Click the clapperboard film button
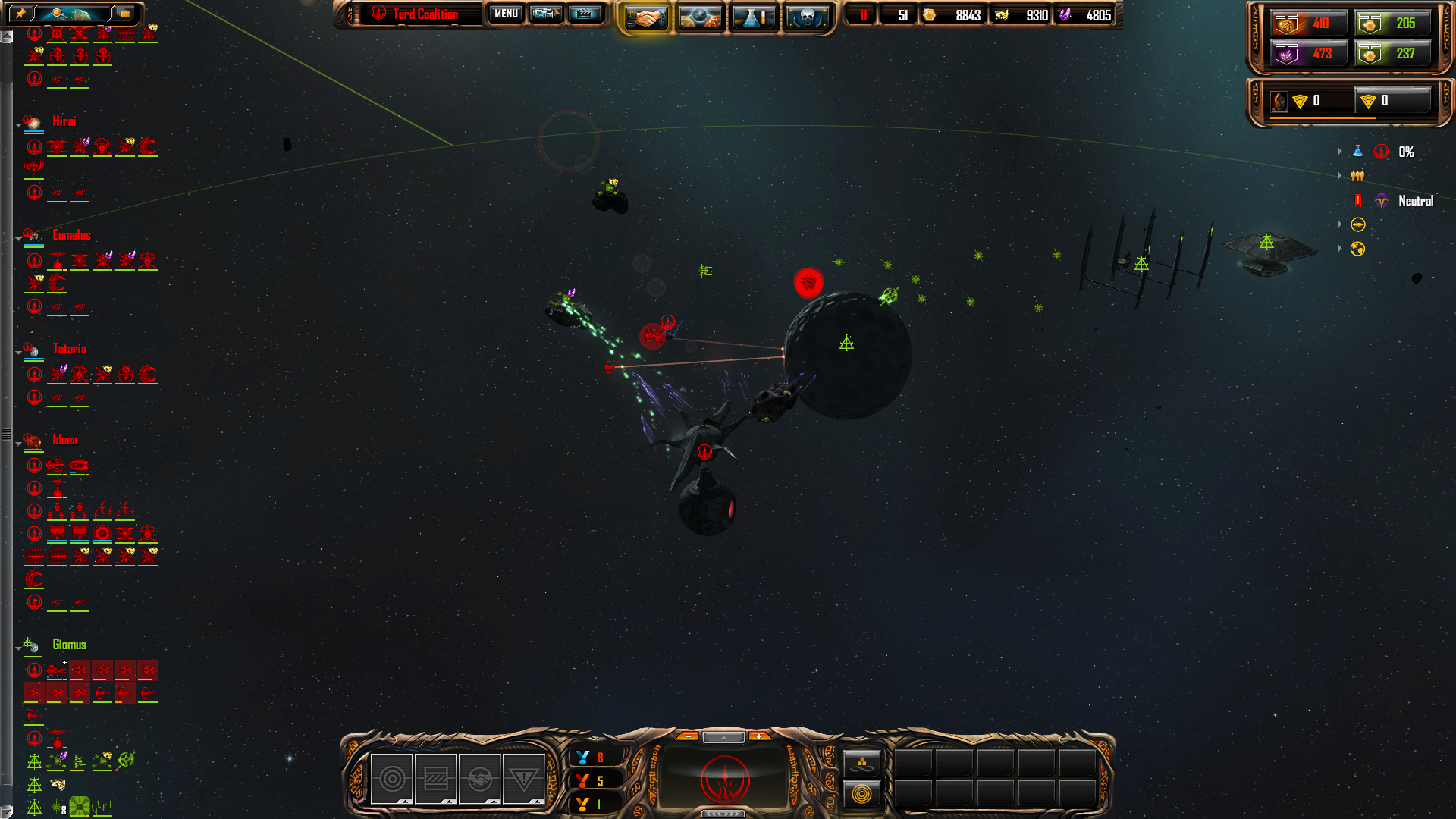The width and height of the screenshot is (1456, 819). 585,14
